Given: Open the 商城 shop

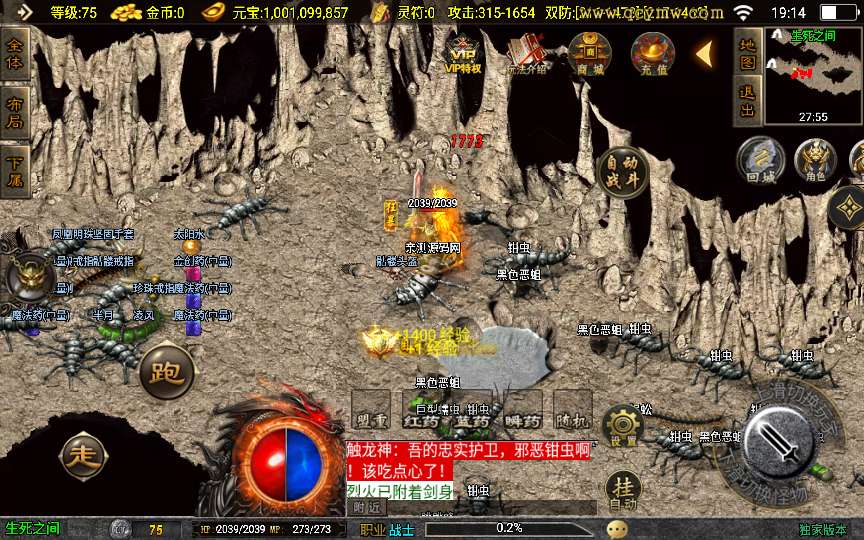Looking at the screenshot, I should pyautogui.click(x=589, y=53).
